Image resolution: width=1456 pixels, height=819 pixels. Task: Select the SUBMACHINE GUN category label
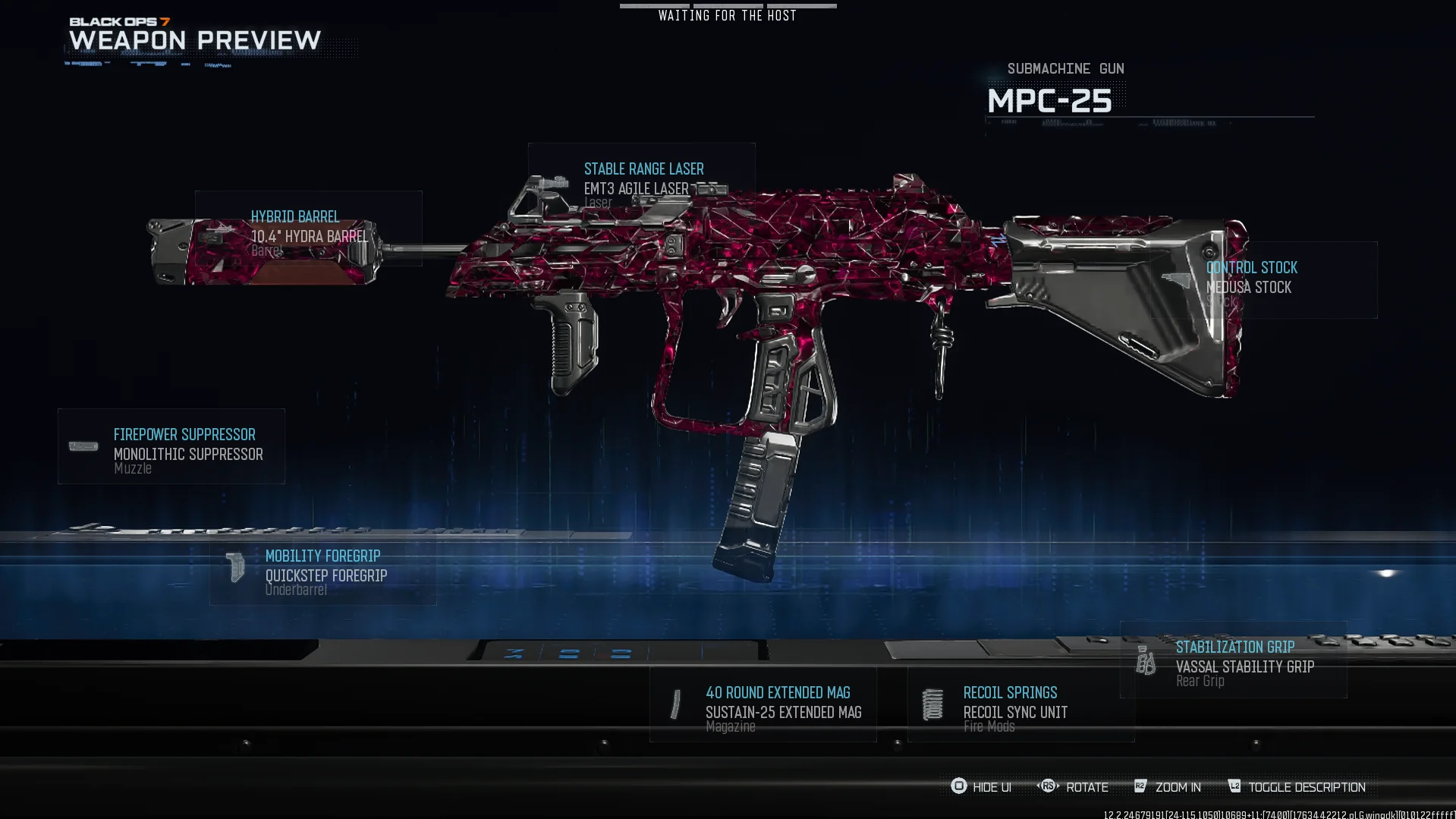tap(1065, 68)
